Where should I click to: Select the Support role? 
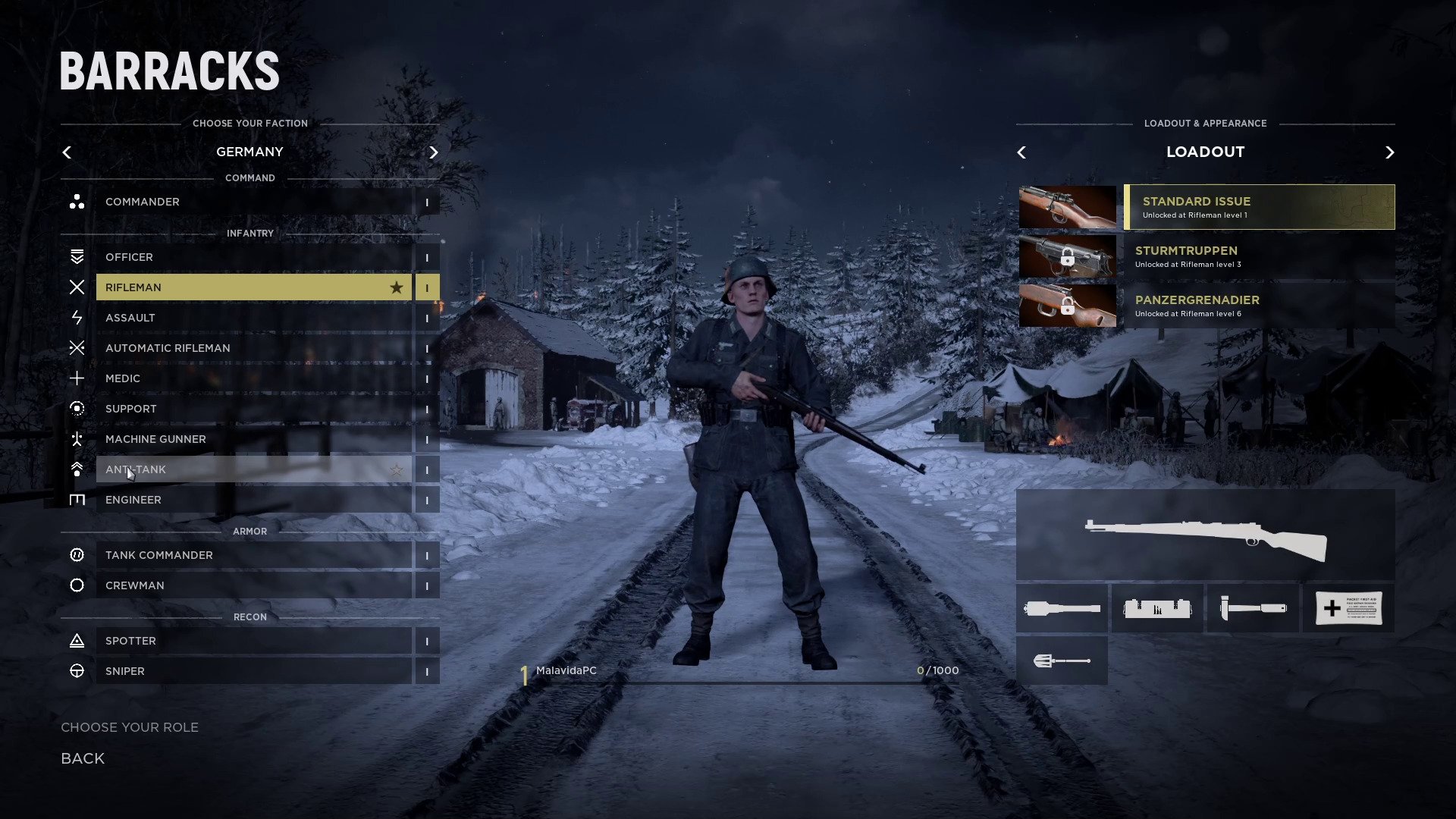253,409
